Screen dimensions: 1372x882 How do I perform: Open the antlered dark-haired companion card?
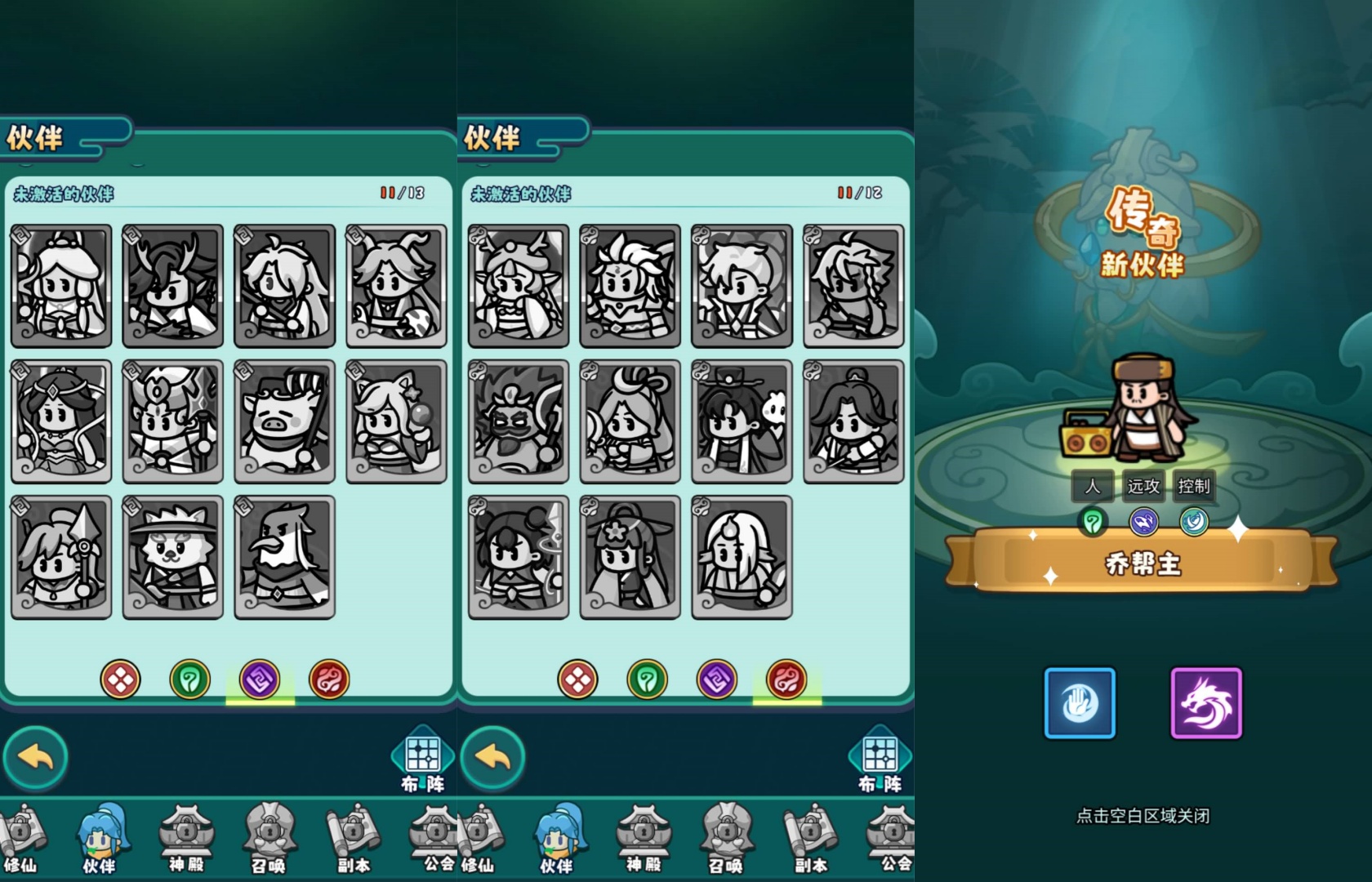click(172, 286)
